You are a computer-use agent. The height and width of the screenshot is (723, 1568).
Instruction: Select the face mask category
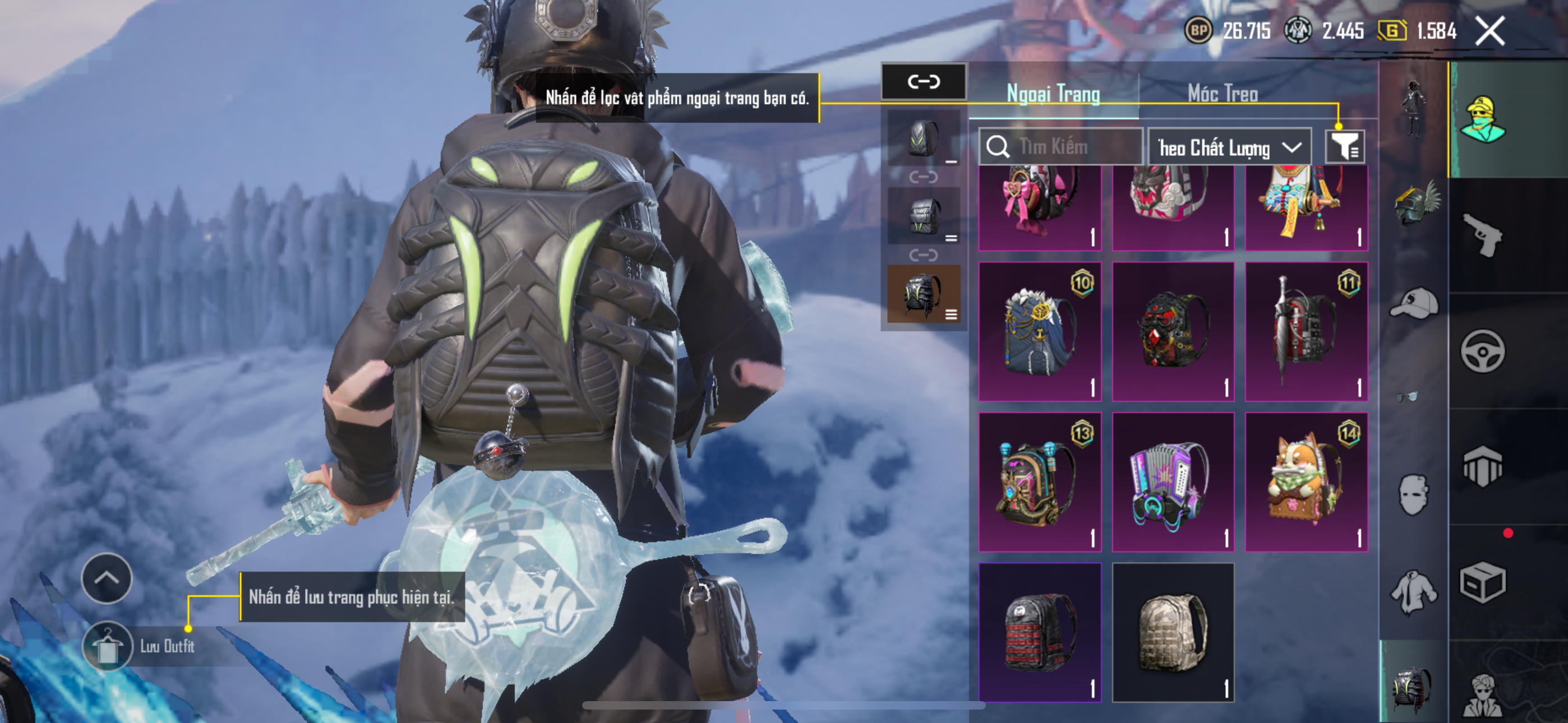point(1413,494)
